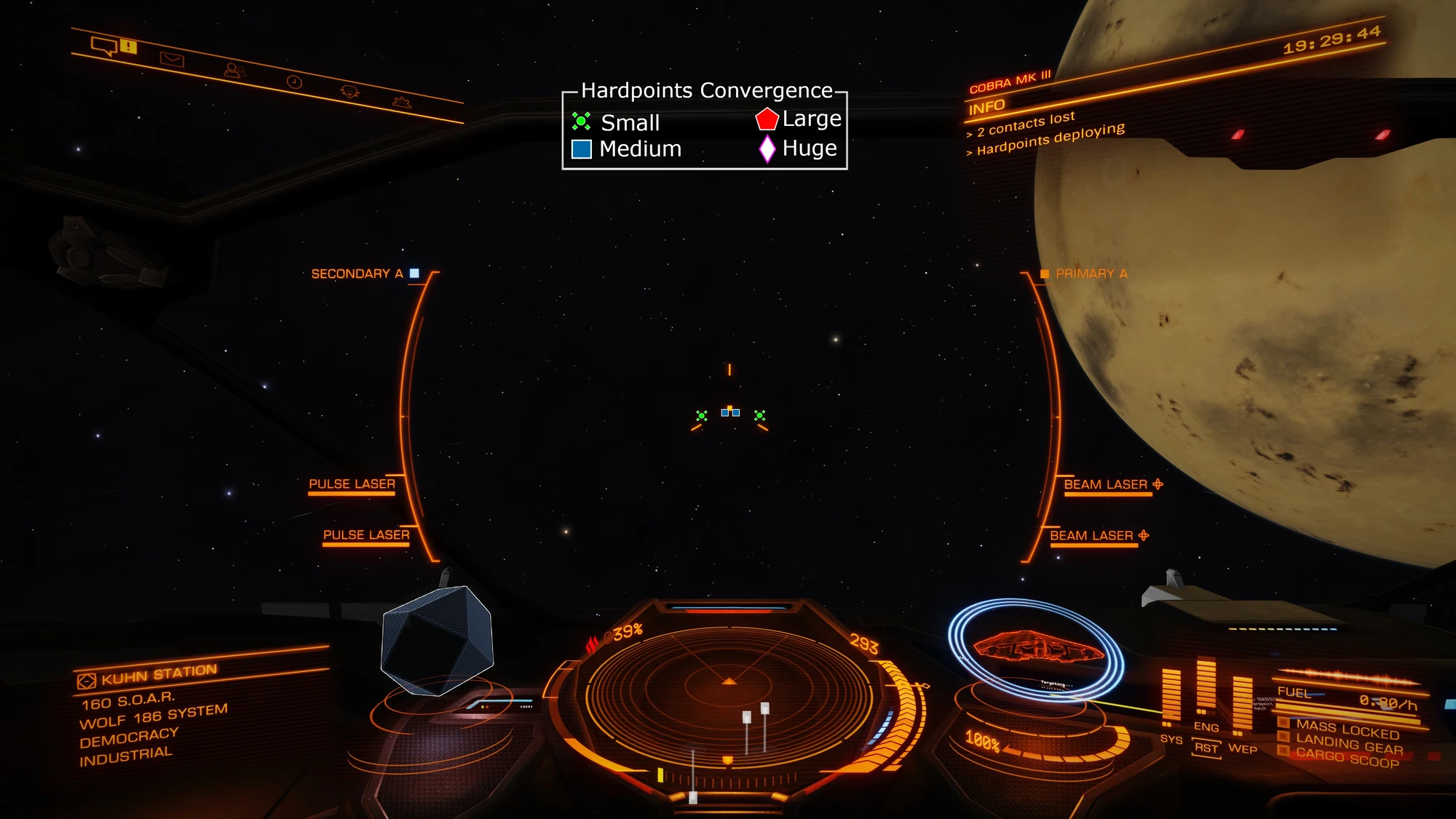1456x819 pixels.
Task: Select the SYS power capacitor
Action: pos(1171,695)
